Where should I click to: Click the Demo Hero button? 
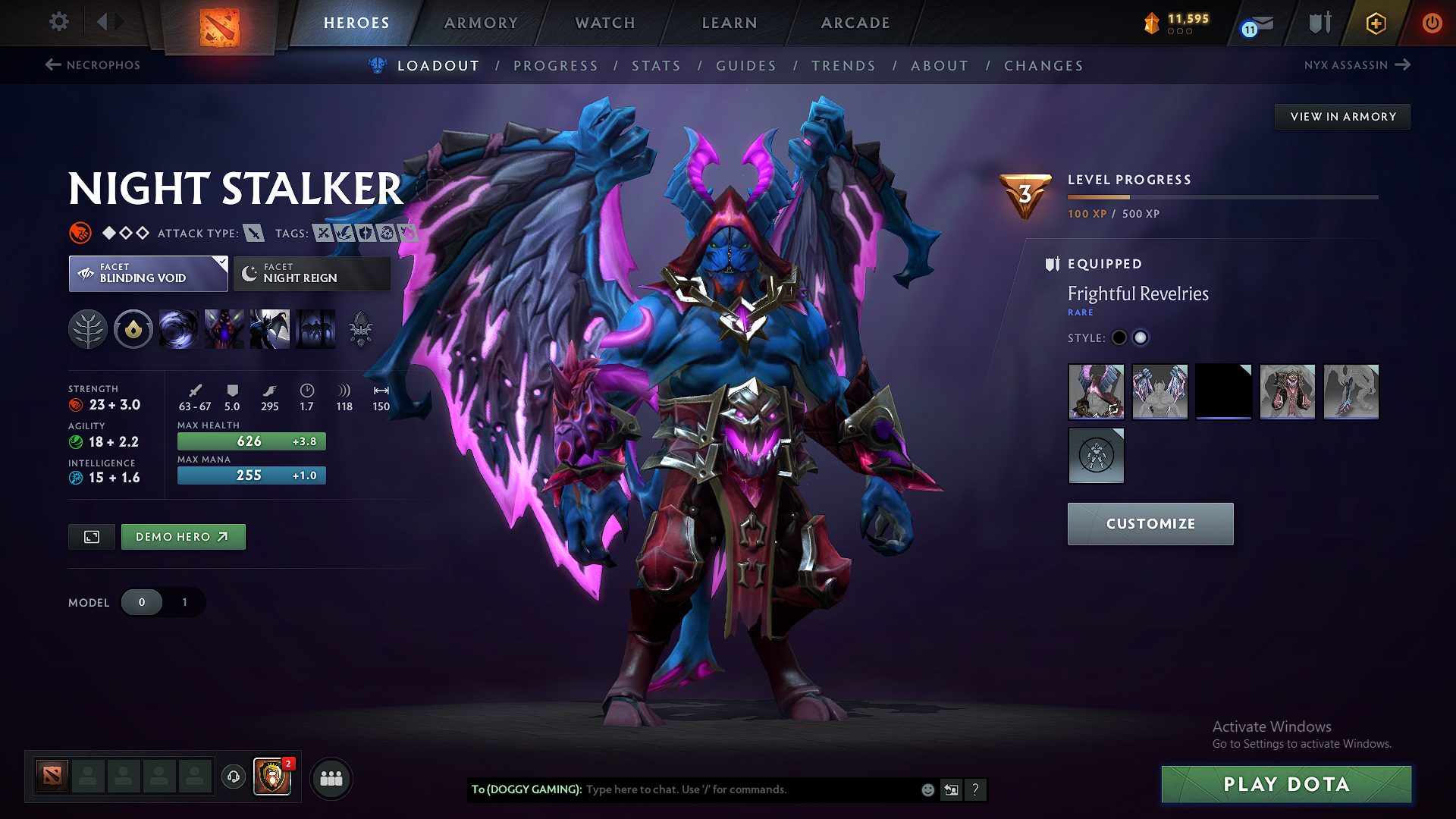pos(183,536)
